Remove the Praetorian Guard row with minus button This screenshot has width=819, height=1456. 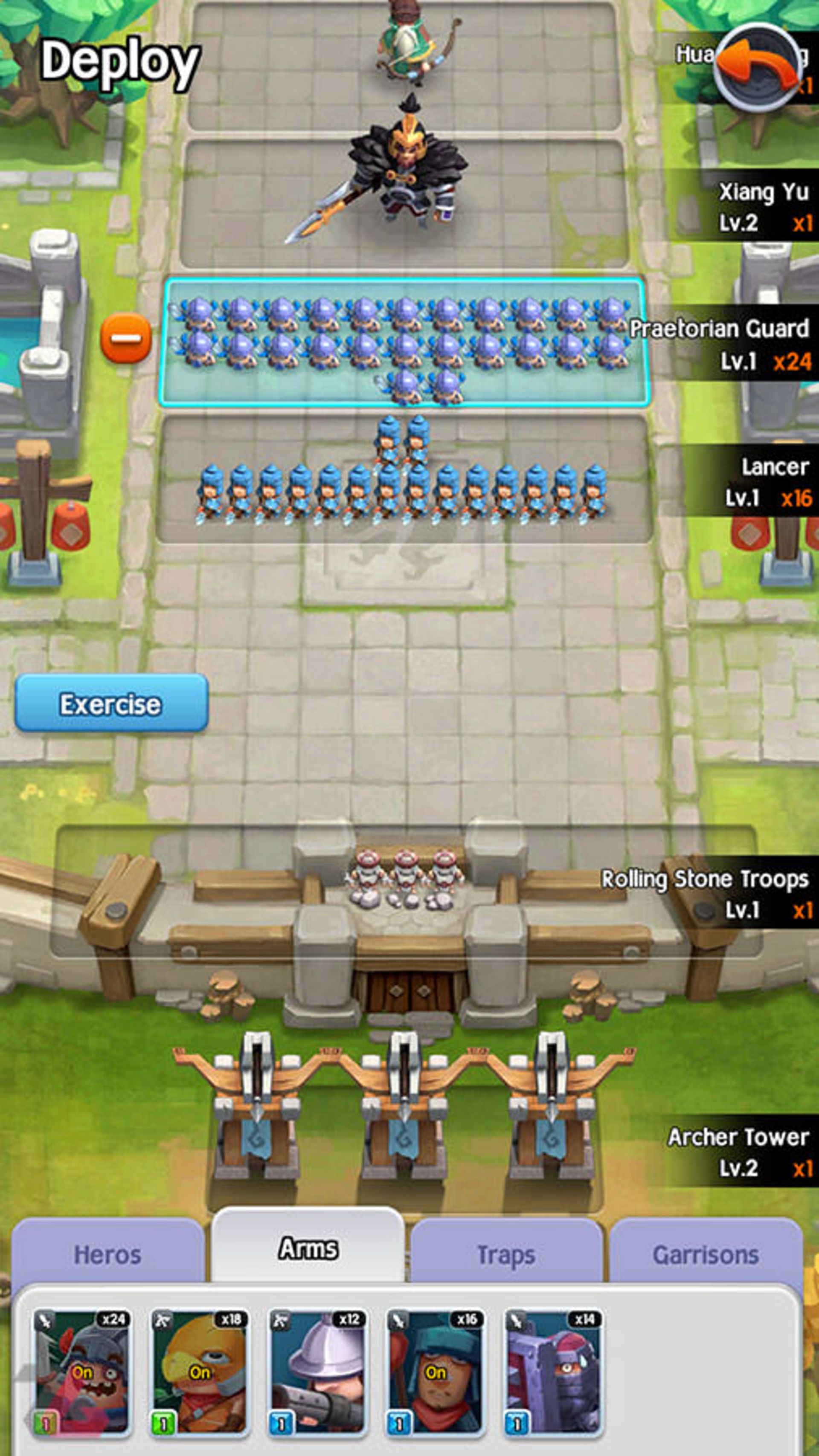pyautogui.click(x=125, y=338)
